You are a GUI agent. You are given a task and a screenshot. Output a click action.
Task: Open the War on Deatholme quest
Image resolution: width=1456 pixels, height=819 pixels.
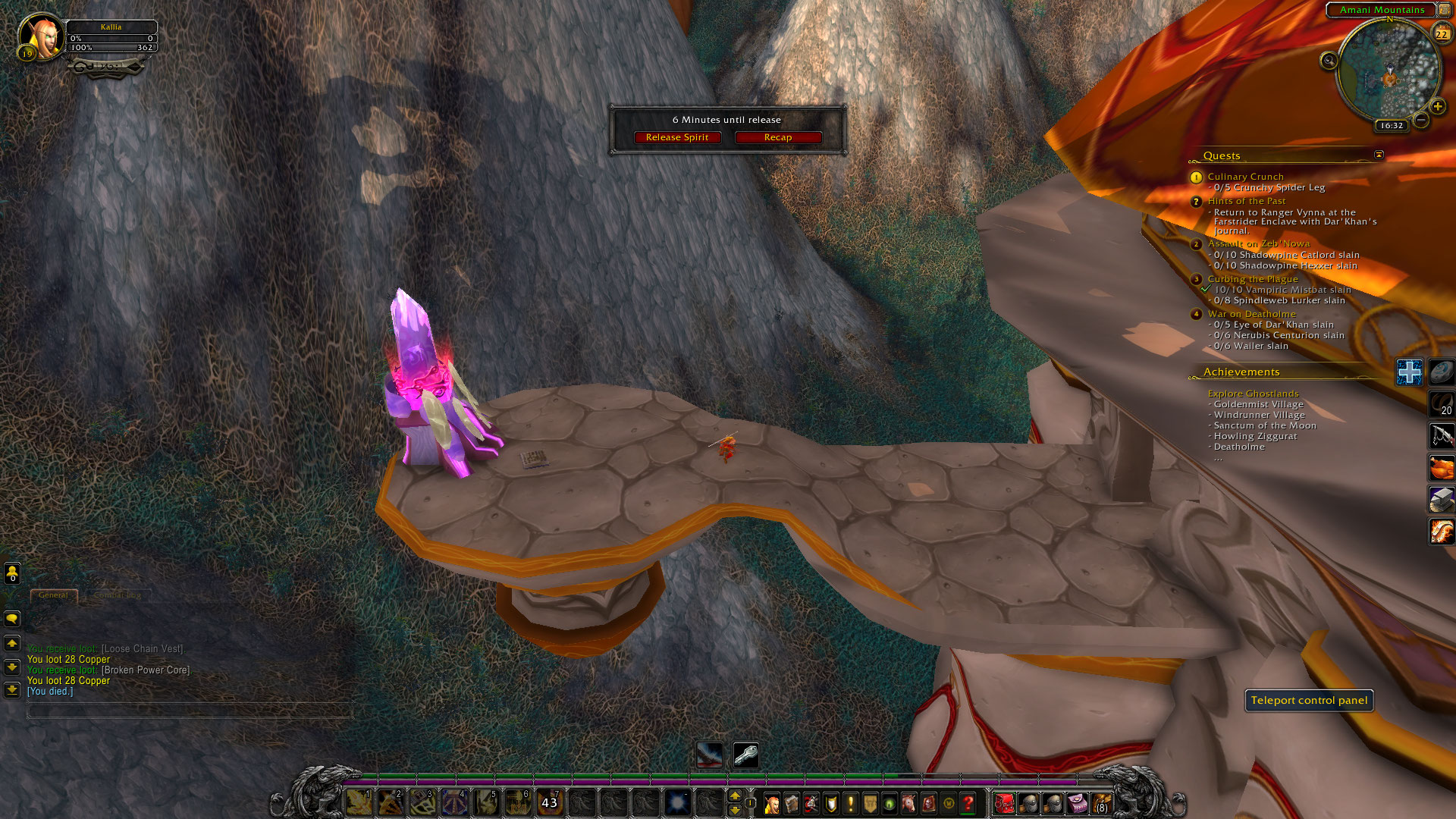(1251, 314)
